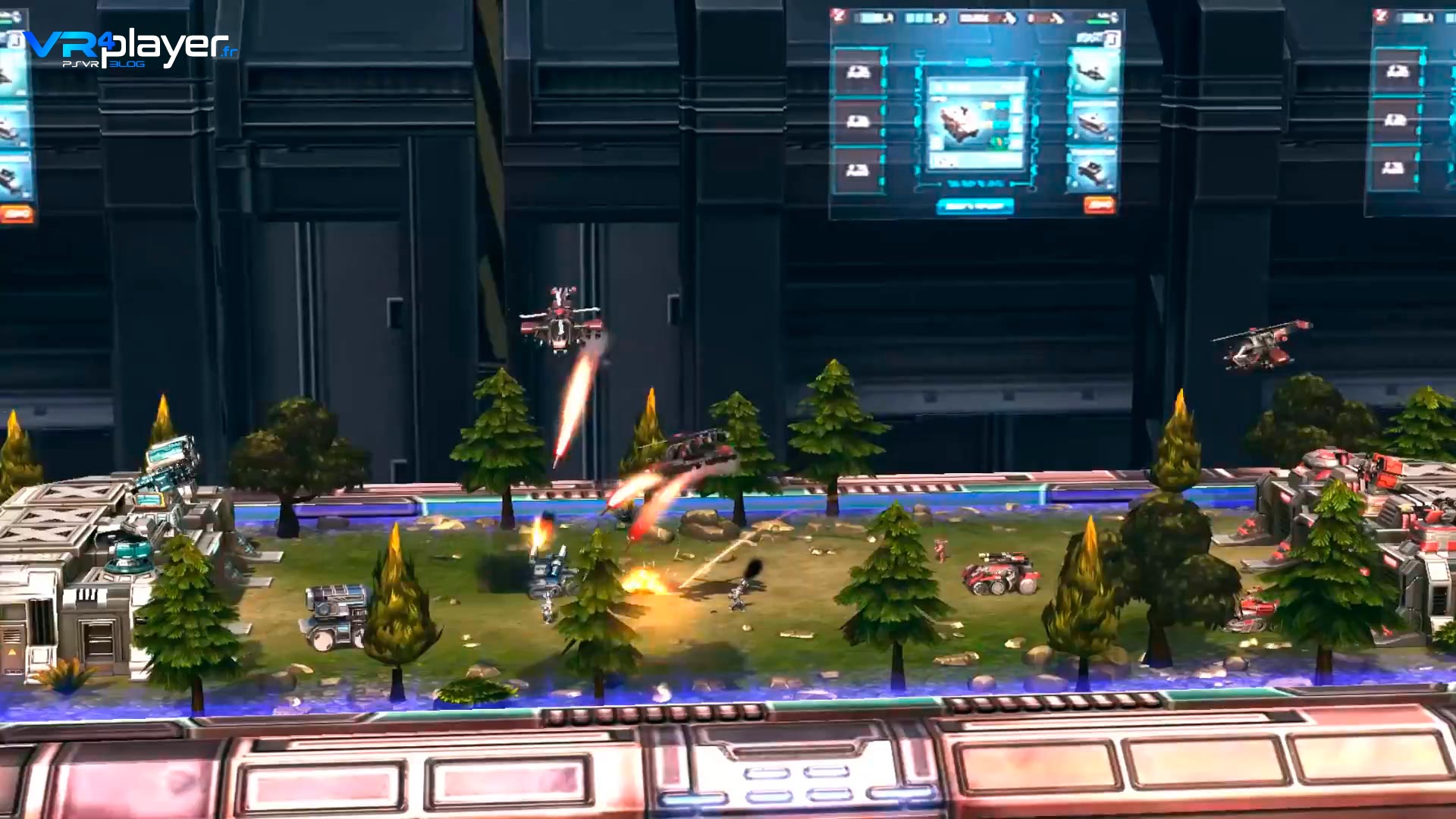1456x819 pixels.
Task: Open the large unit preview card
Action: point(976,124)
